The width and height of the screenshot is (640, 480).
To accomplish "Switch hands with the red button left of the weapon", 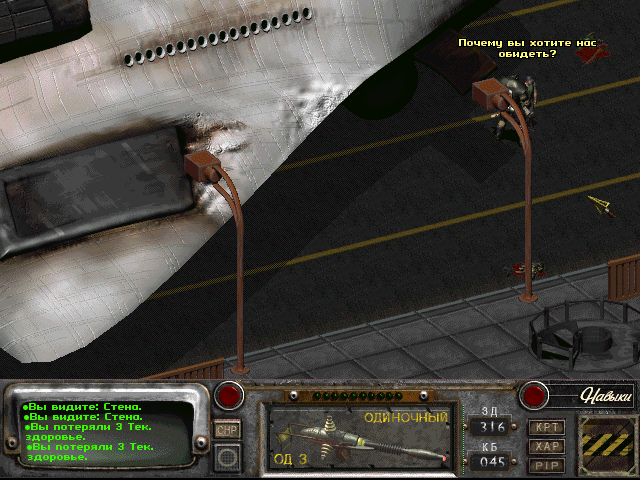I will point(231,395).
